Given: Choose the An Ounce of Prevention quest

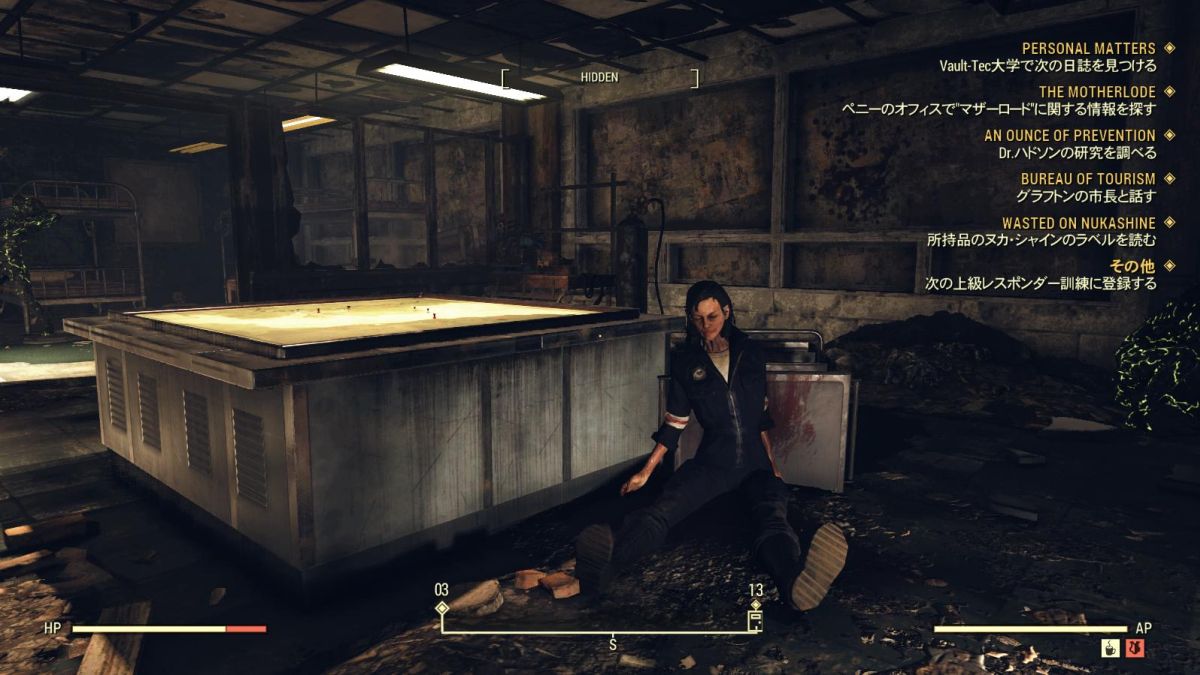Looking at the screenshot, I should (1069, 135).
